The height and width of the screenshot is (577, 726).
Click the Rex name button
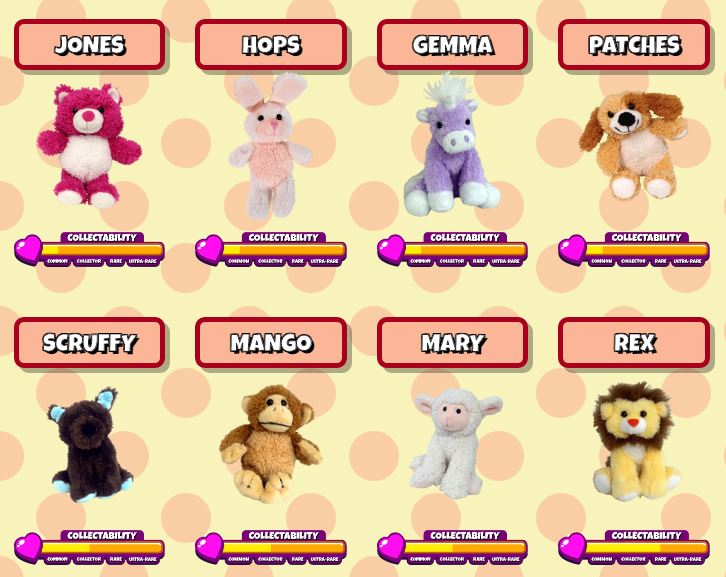pos(634,343)
